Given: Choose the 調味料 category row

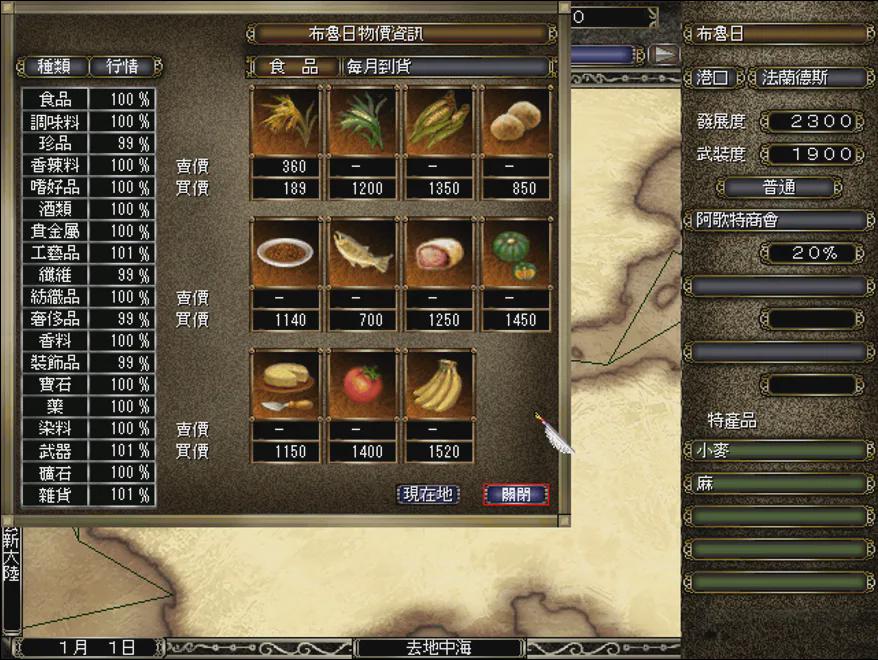Looking at the screenshot, I should point(55,122).
